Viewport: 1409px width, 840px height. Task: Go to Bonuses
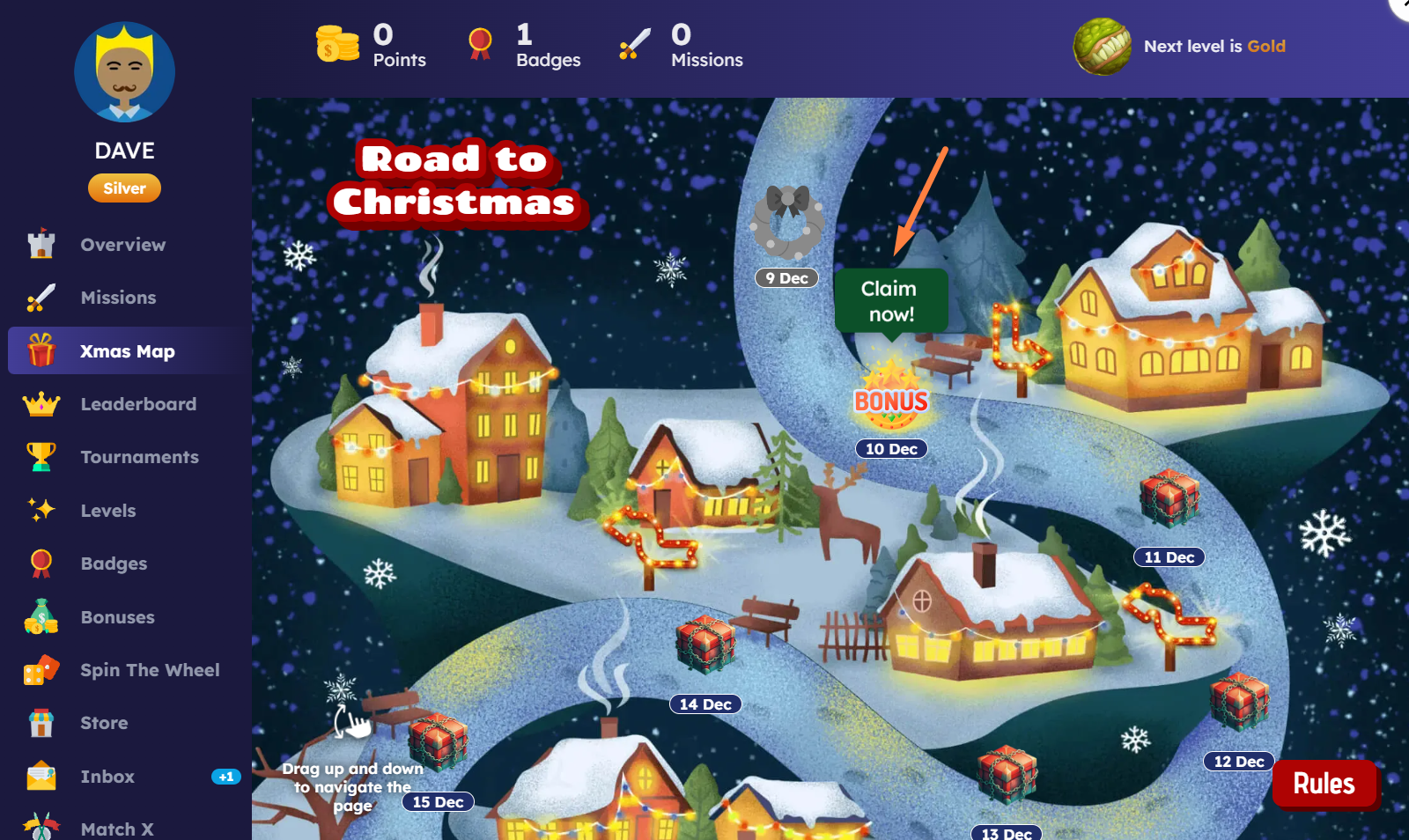click(117, 617)
